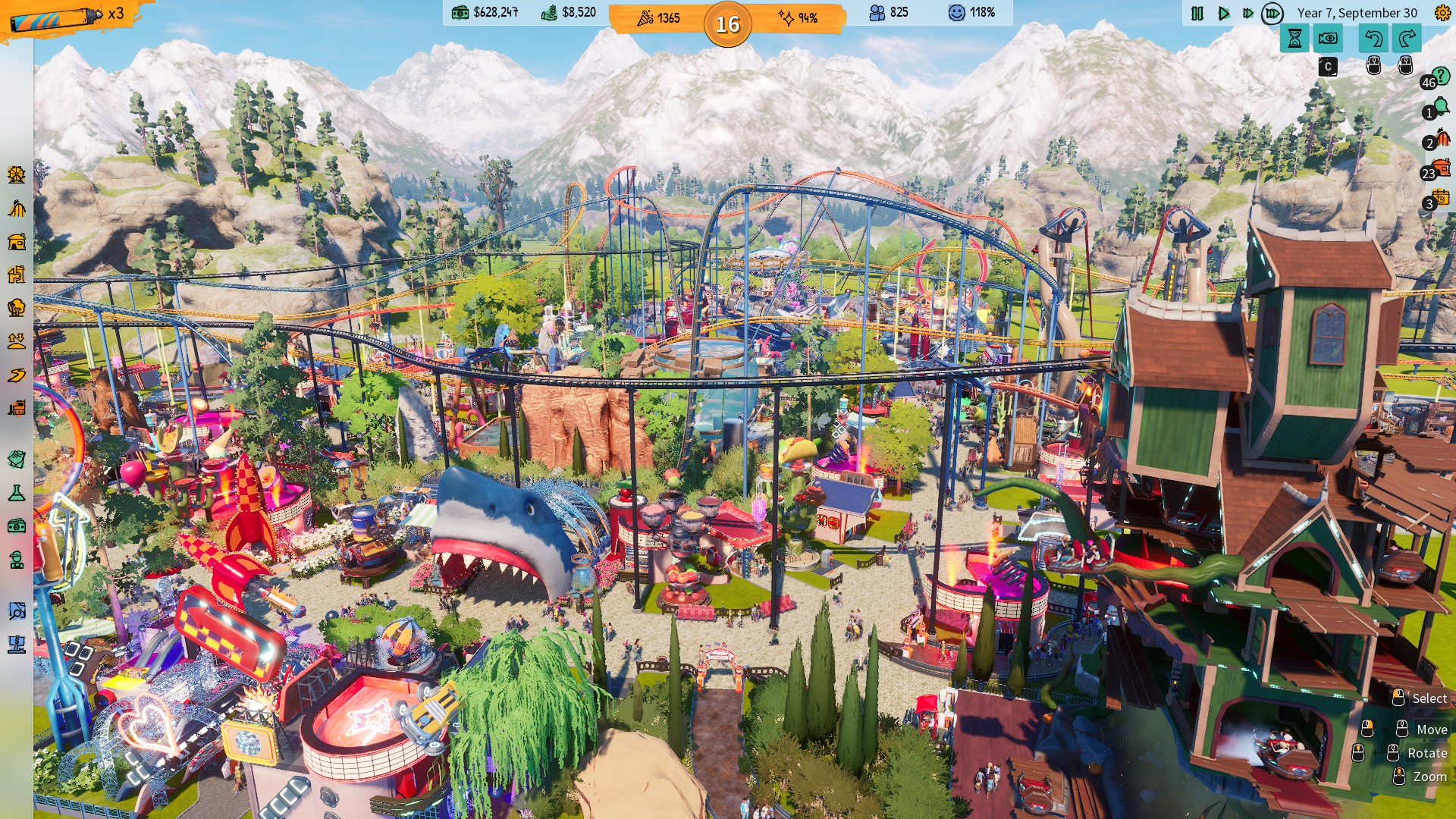
Task: Open the research flask panel
Action: [x=17, y=494]
